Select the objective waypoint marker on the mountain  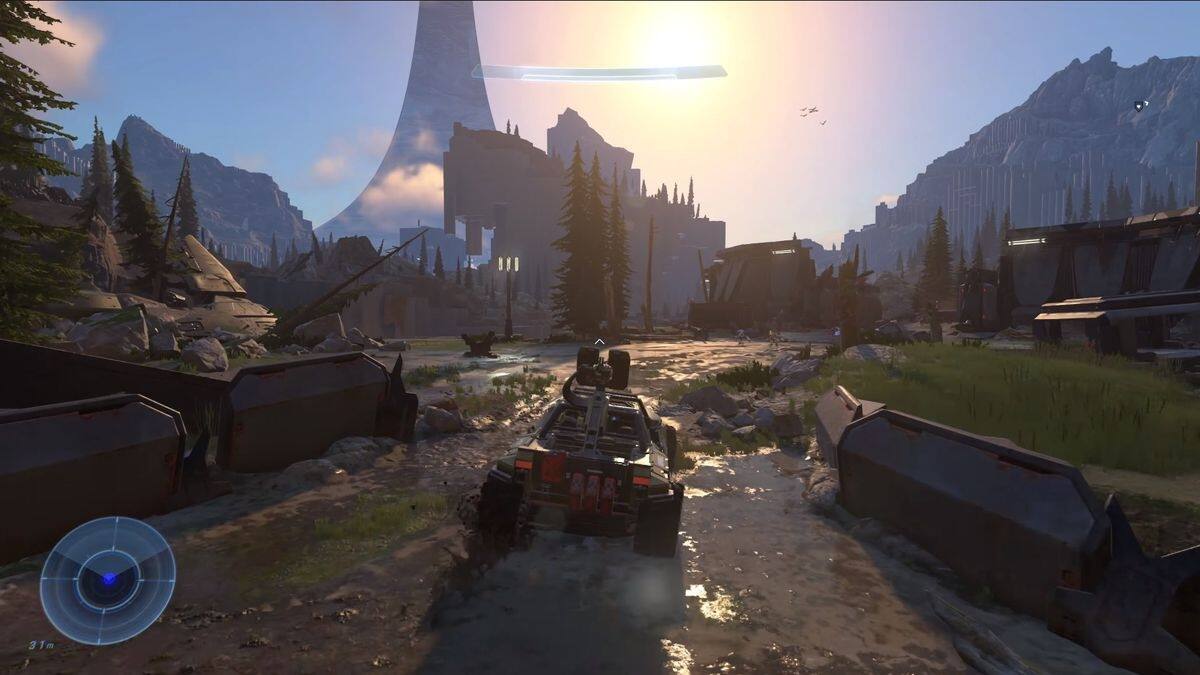click(1141, 105)
